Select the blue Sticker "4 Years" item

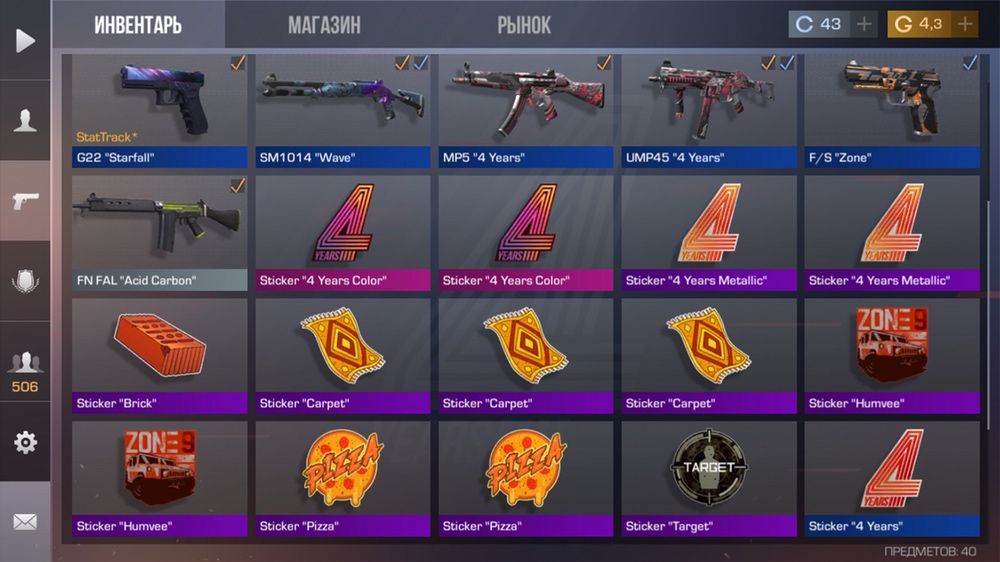point(891,478)
